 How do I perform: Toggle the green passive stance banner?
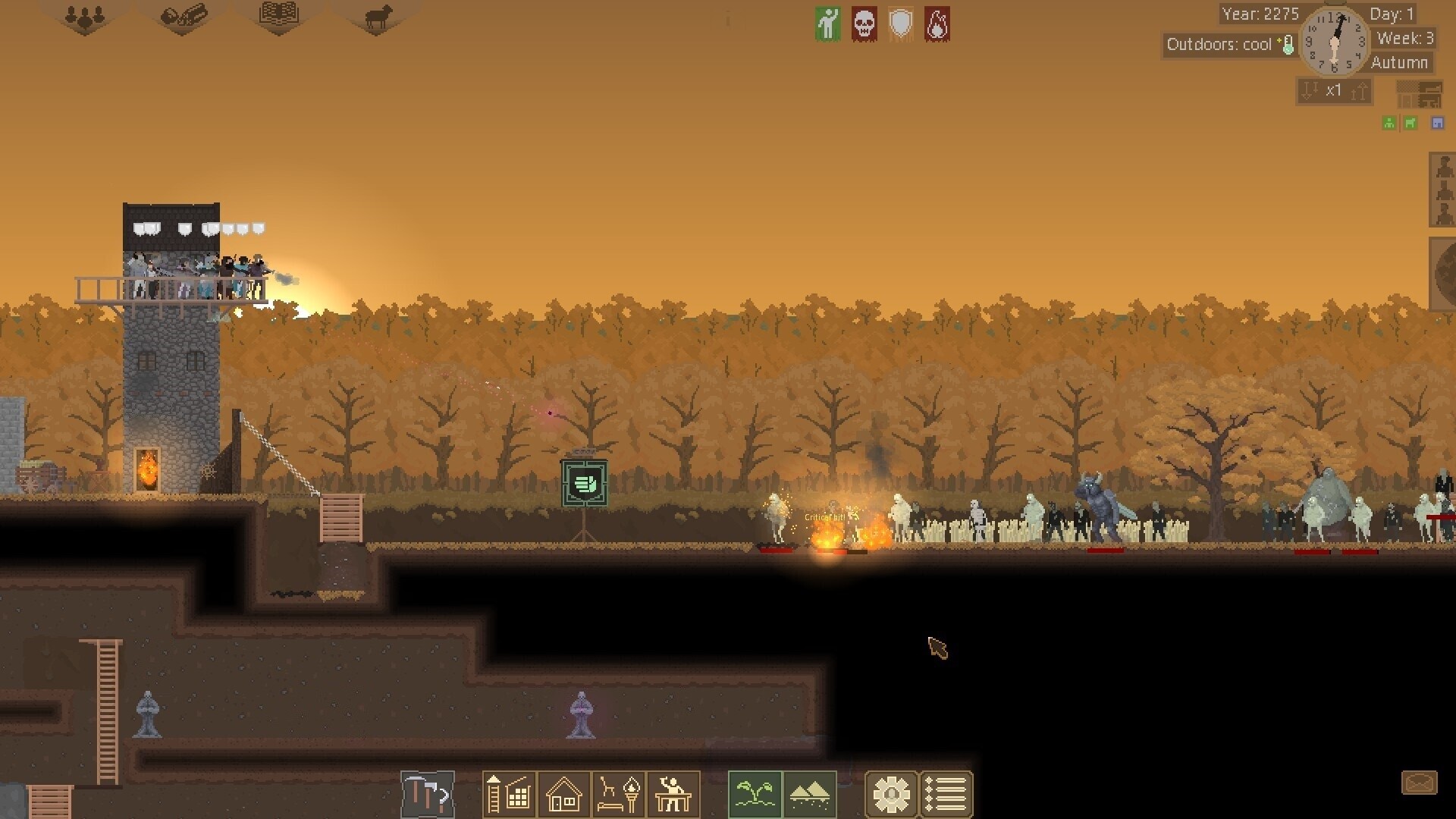pos(828,24)
